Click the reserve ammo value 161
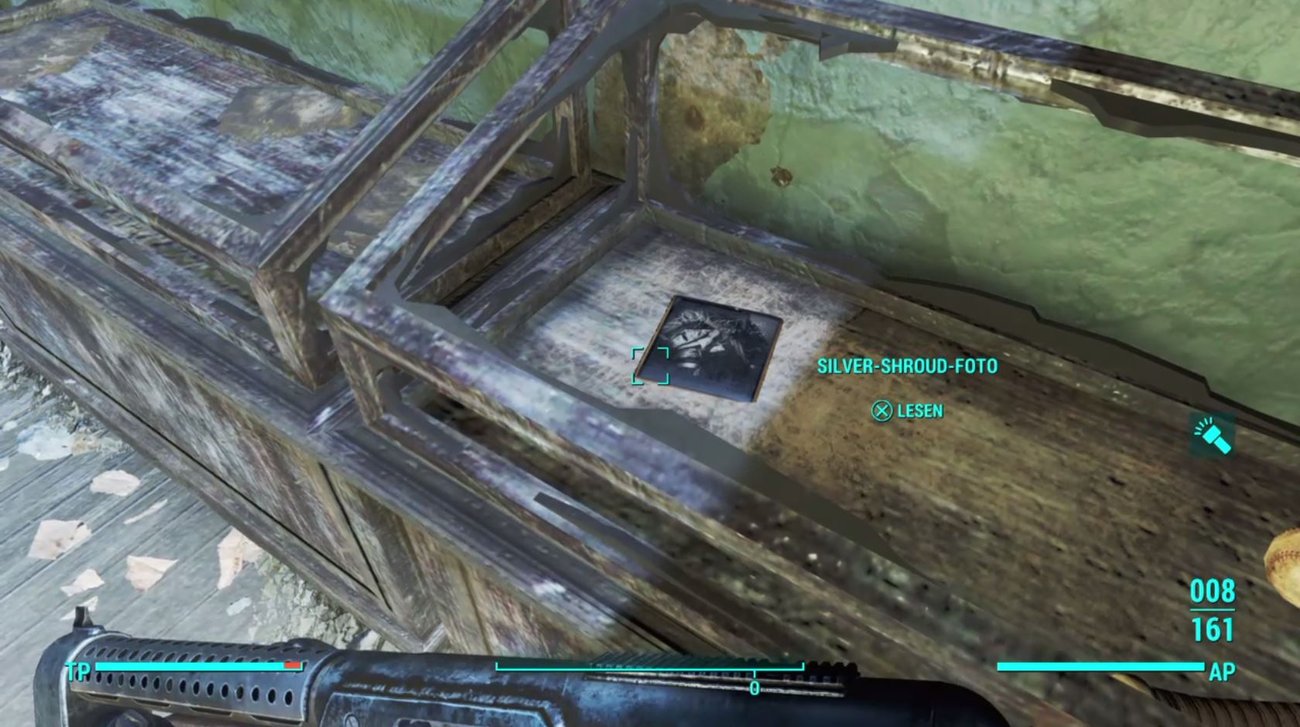This screenshot has width=1300, height=727. pos(1213,626)
